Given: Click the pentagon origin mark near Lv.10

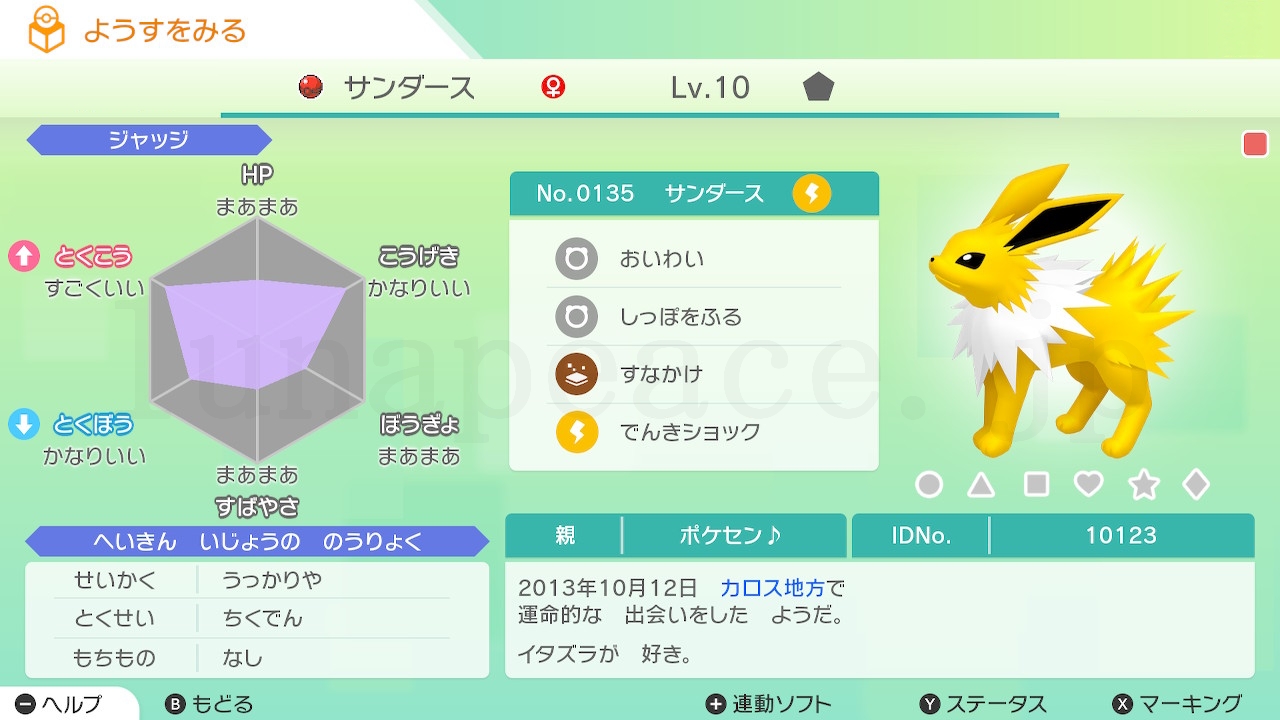Looking at the screenshot, I should coord(818,88).
